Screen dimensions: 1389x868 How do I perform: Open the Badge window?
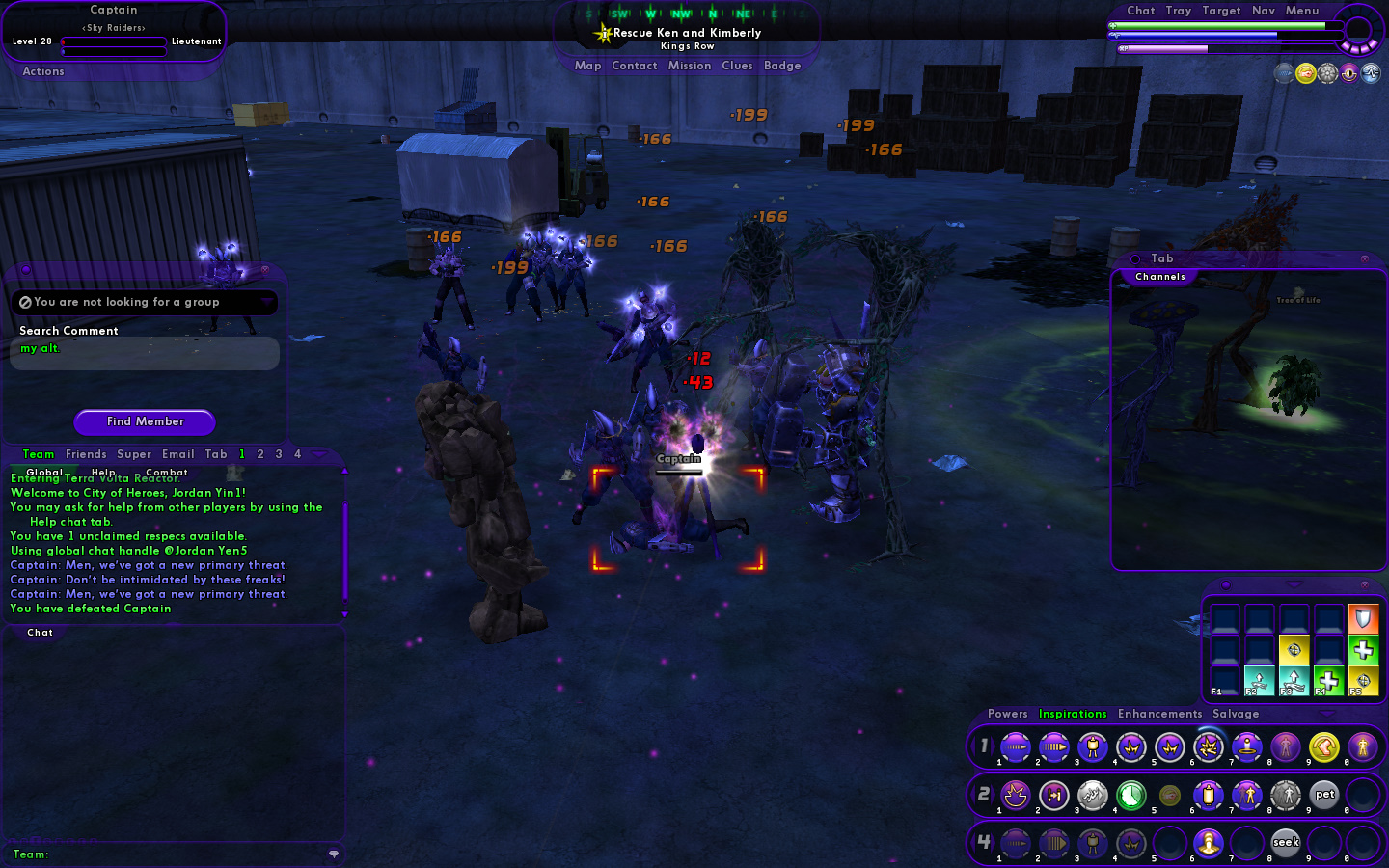click(x=782, y=66)
